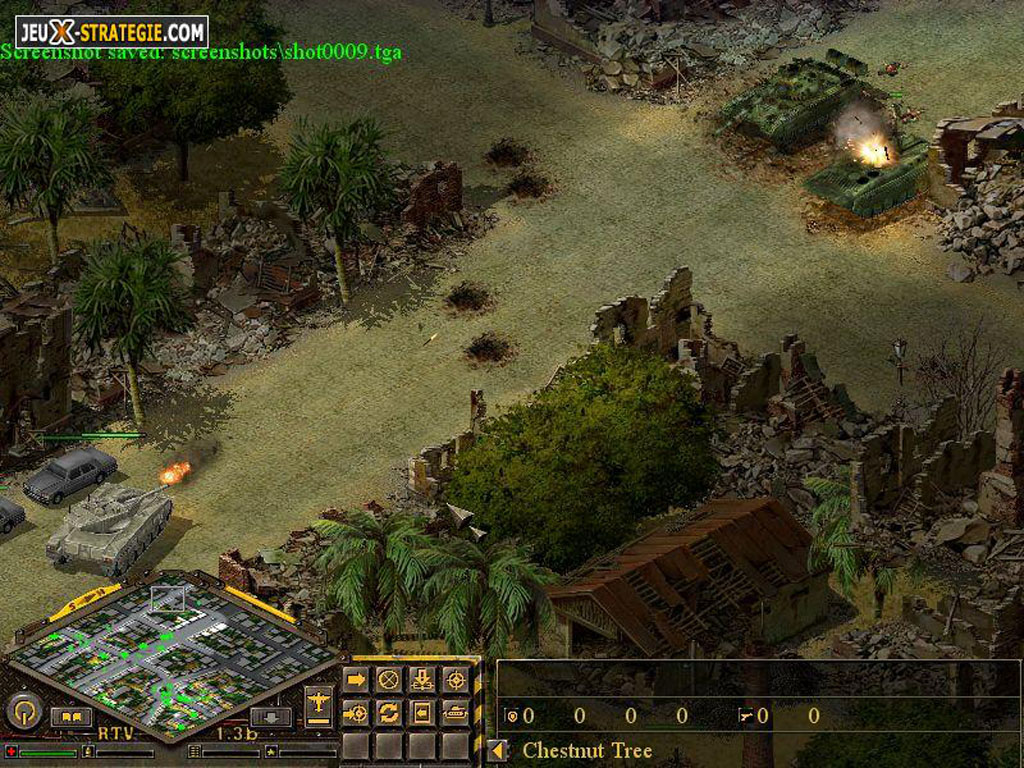Click the circular arrows rotate command
1024x768 pixels.
(389, 713)
